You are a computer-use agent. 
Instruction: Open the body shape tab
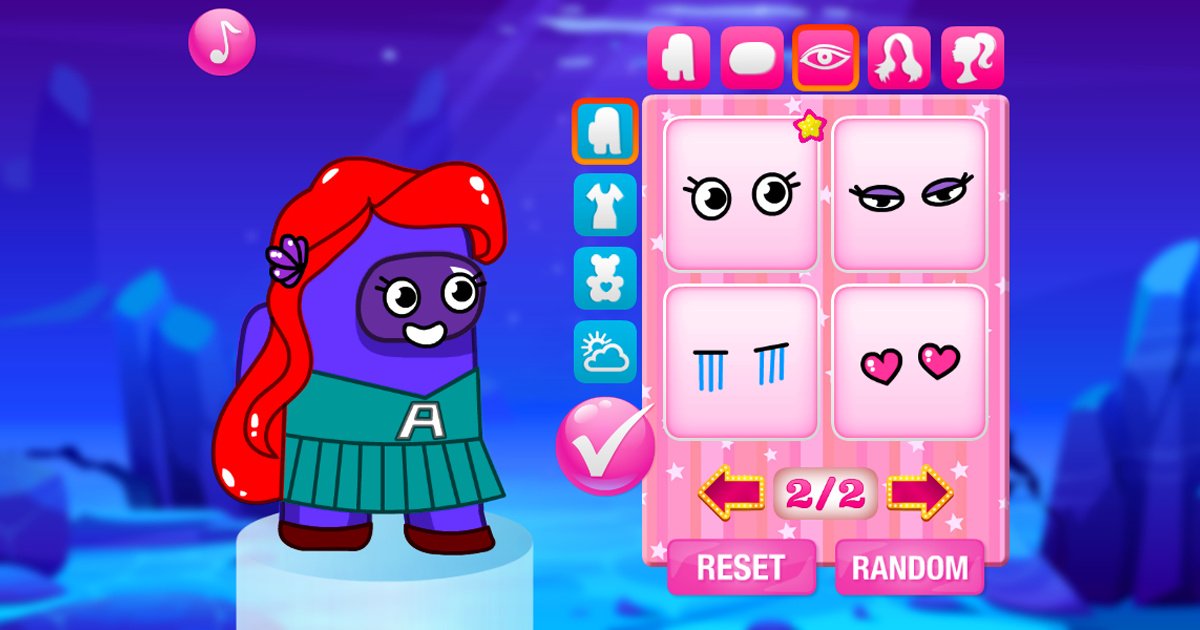pos(678,58)
